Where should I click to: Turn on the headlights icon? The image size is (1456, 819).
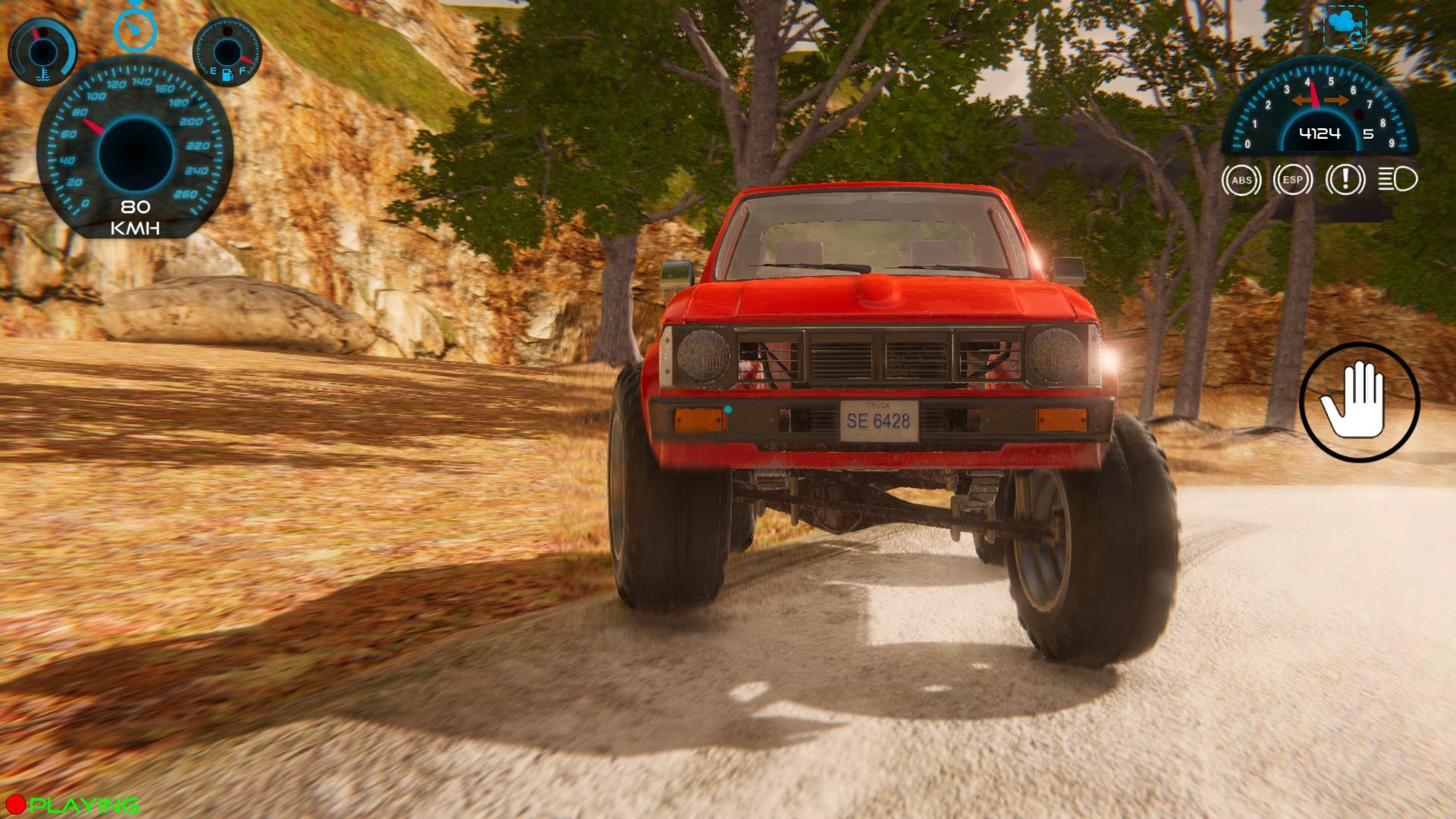click(1398, 180)
